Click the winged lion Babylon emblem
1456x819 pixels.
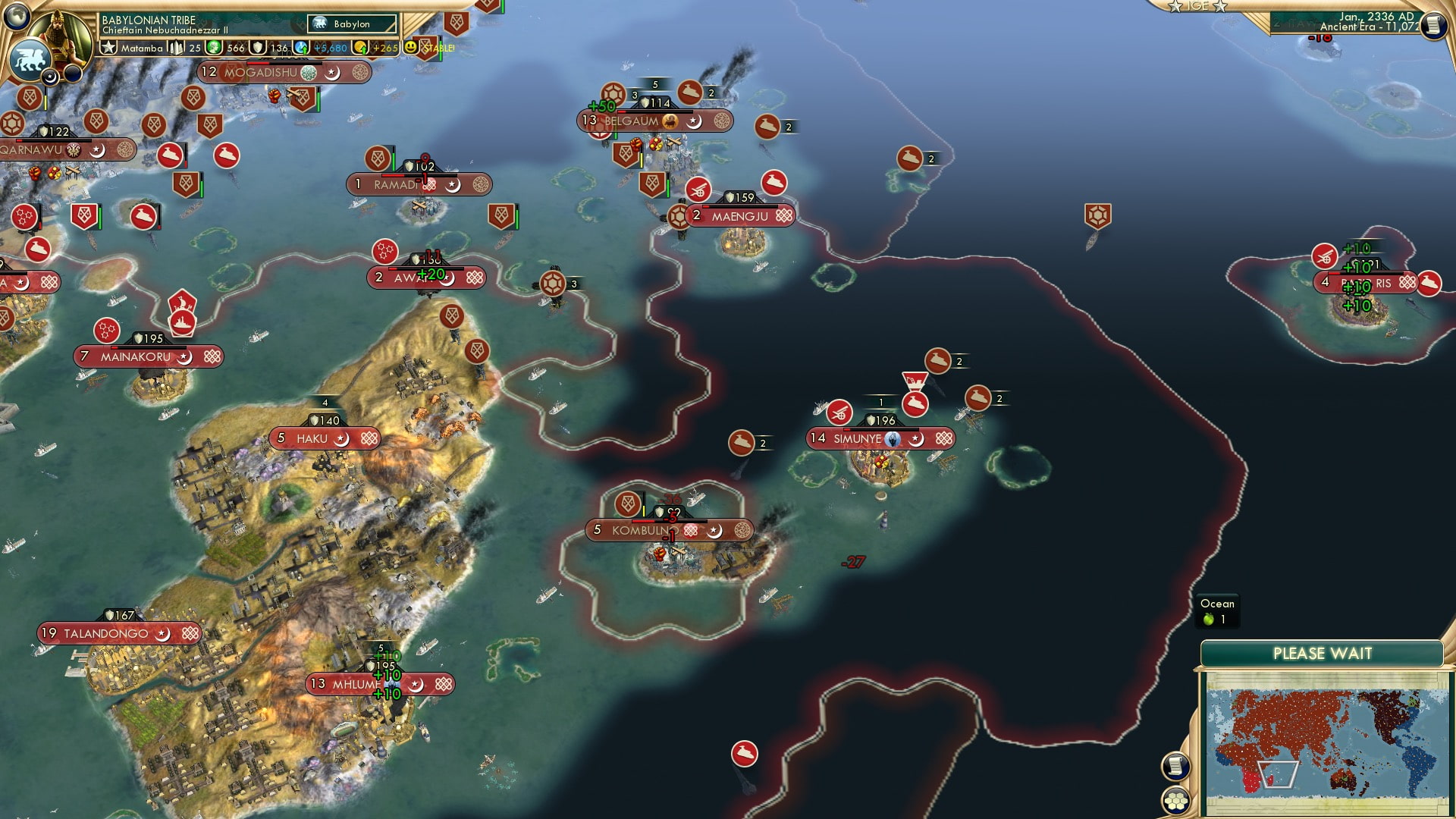point(29,59)
